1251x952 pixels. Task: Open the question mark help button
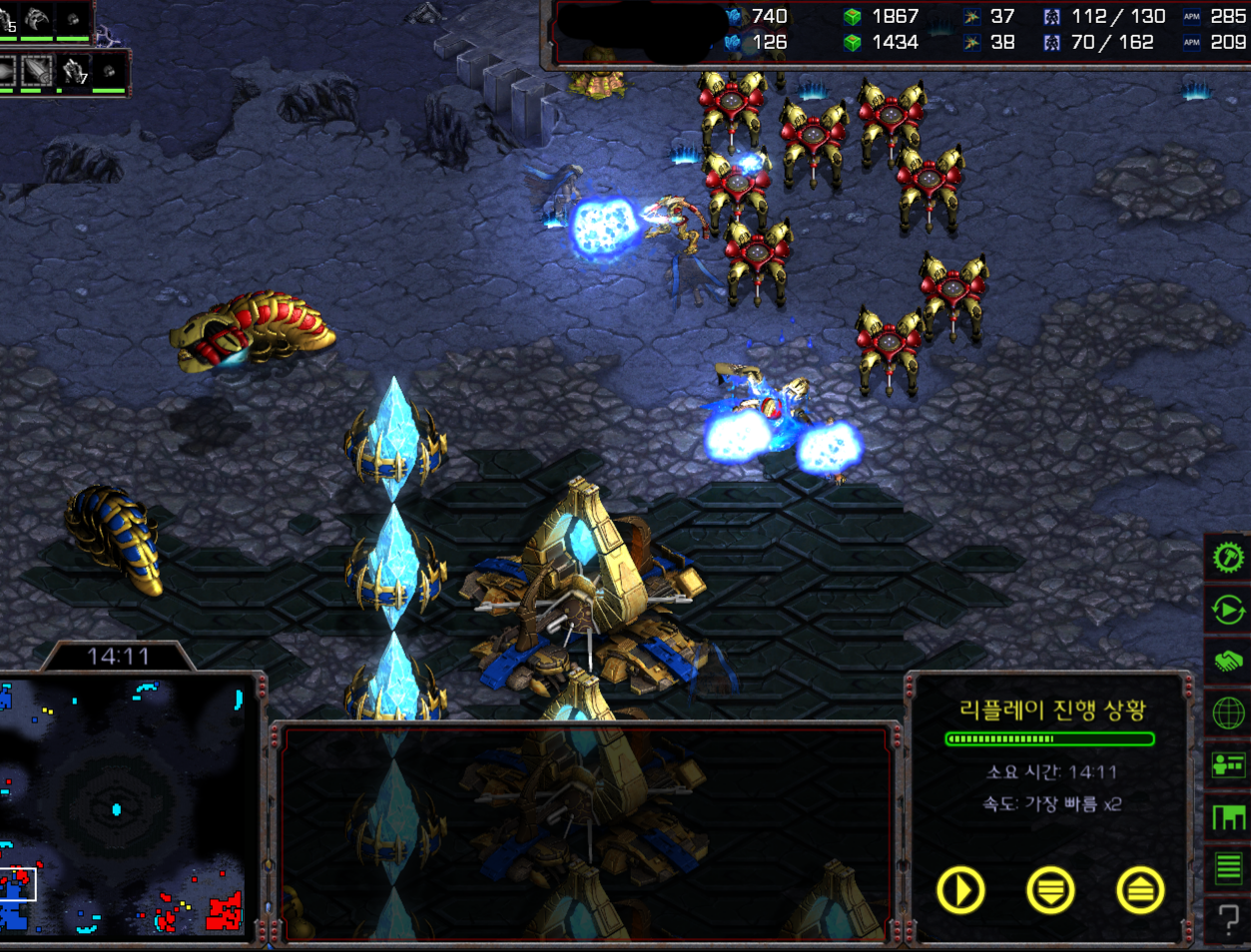pyautogui.click(x=1228, y=918)
